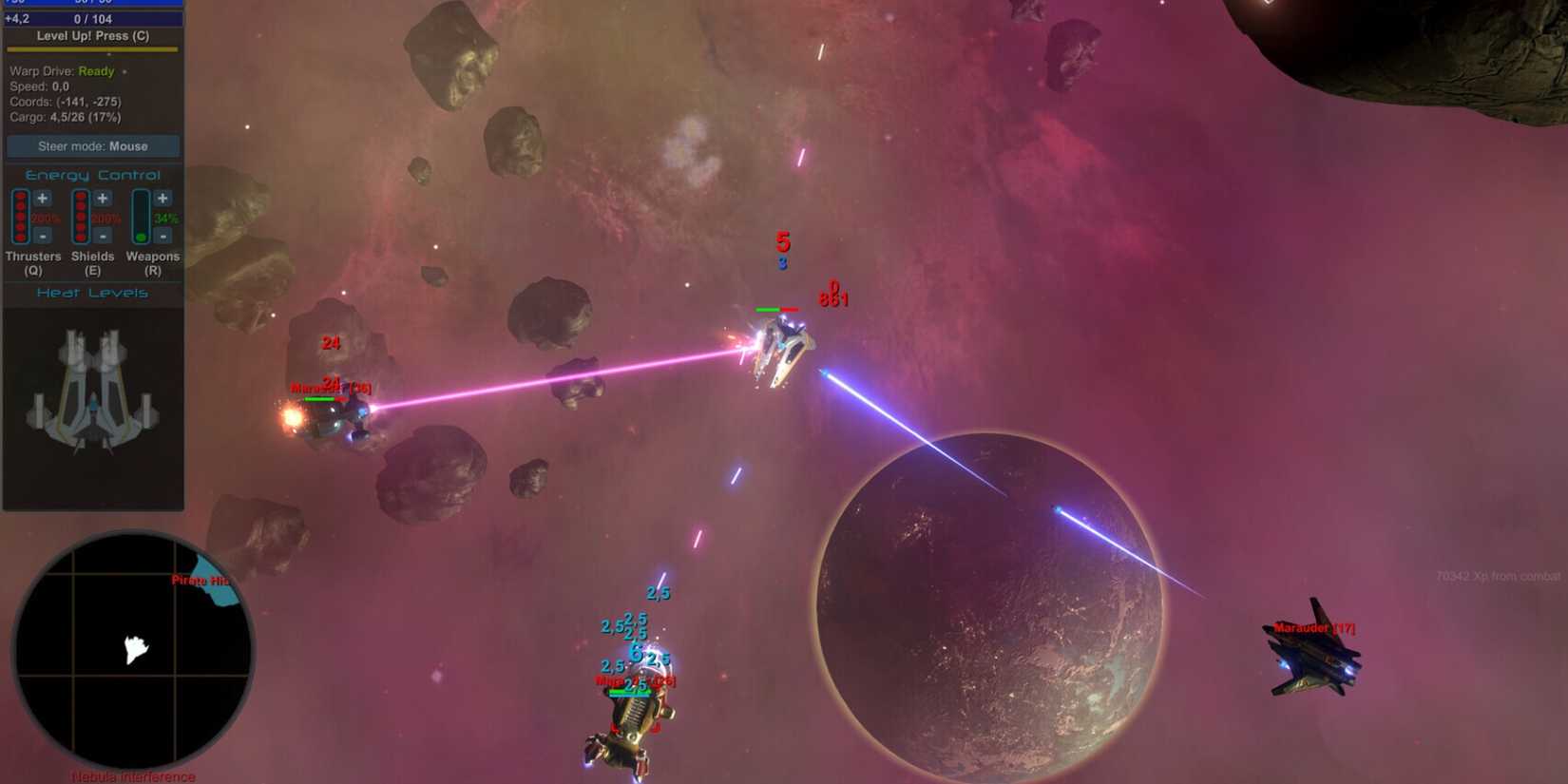This screenshot has width=1568, height=784.
Task: Increase Thrusters power with the plus icon
Action: (41, 199)
